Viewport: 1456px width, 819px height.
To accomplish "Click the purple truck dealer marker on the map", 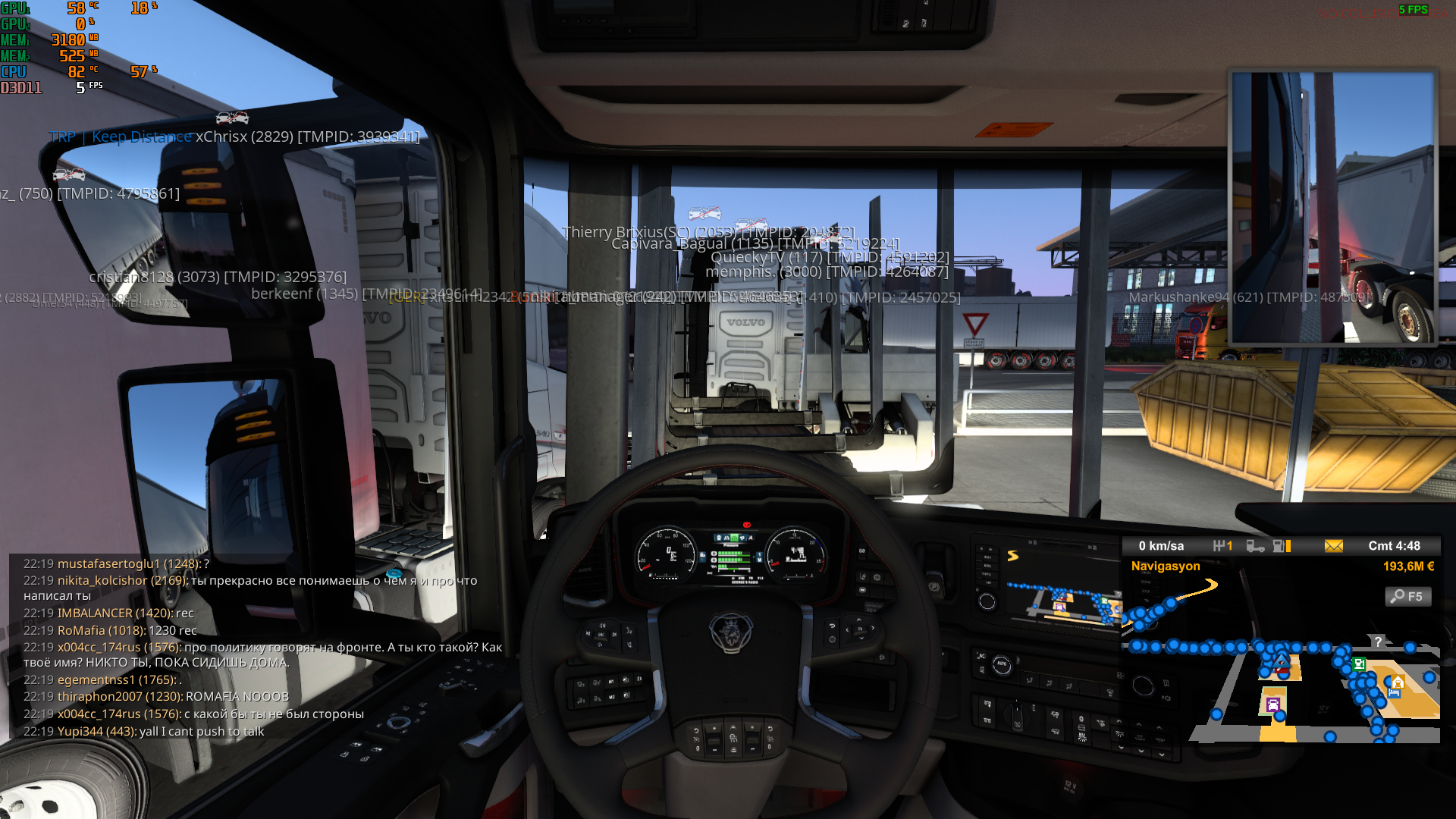I will click(1272, 705).
